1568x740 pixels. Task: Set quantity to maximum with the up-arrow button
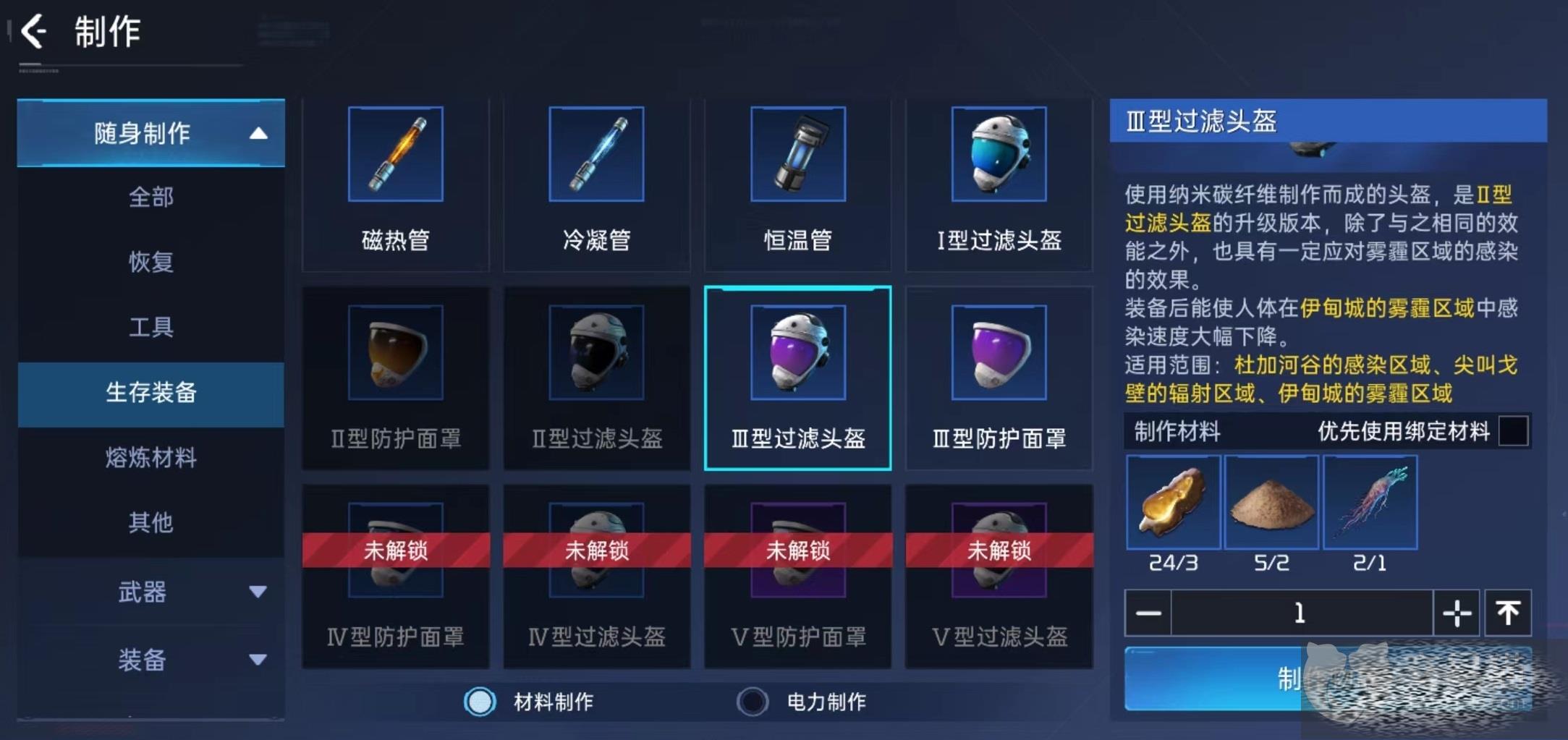coord(1508,613)
